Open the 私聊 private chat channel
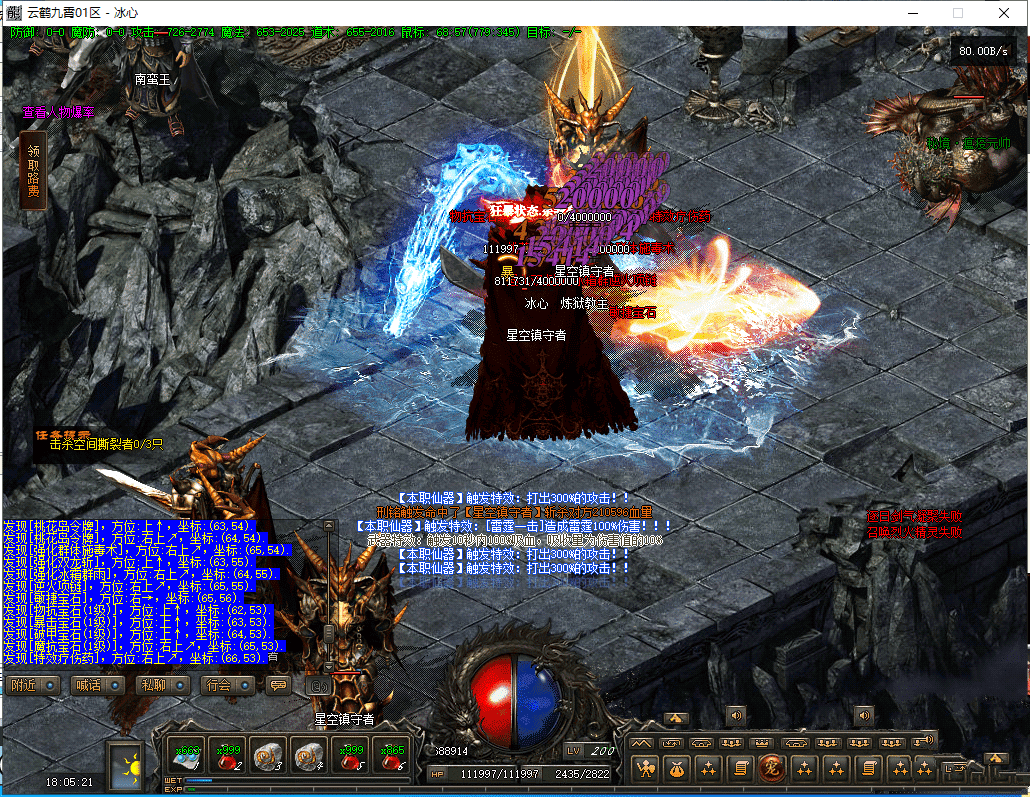 161,686
